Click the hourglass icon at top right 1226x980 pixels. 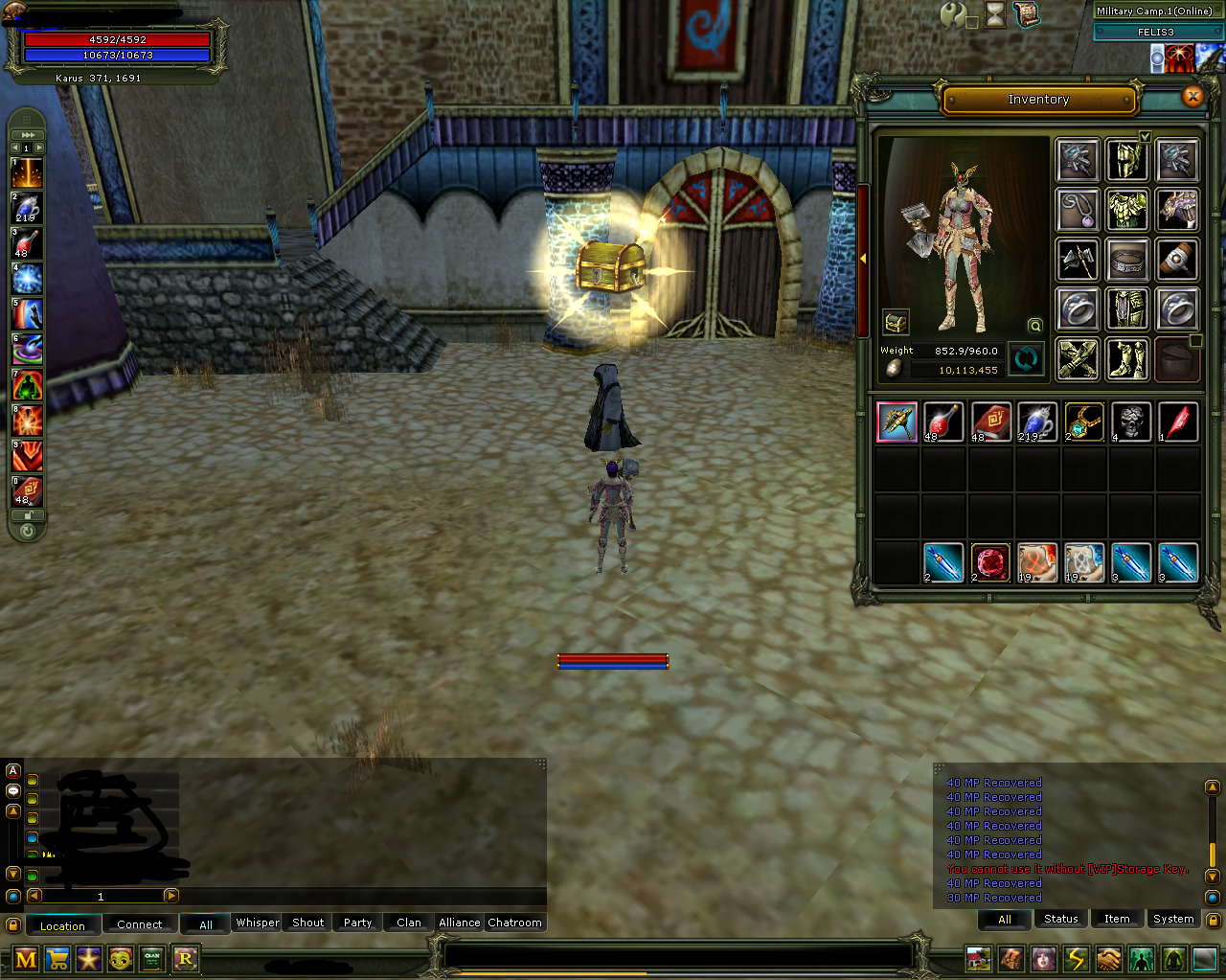click(995, 15)
